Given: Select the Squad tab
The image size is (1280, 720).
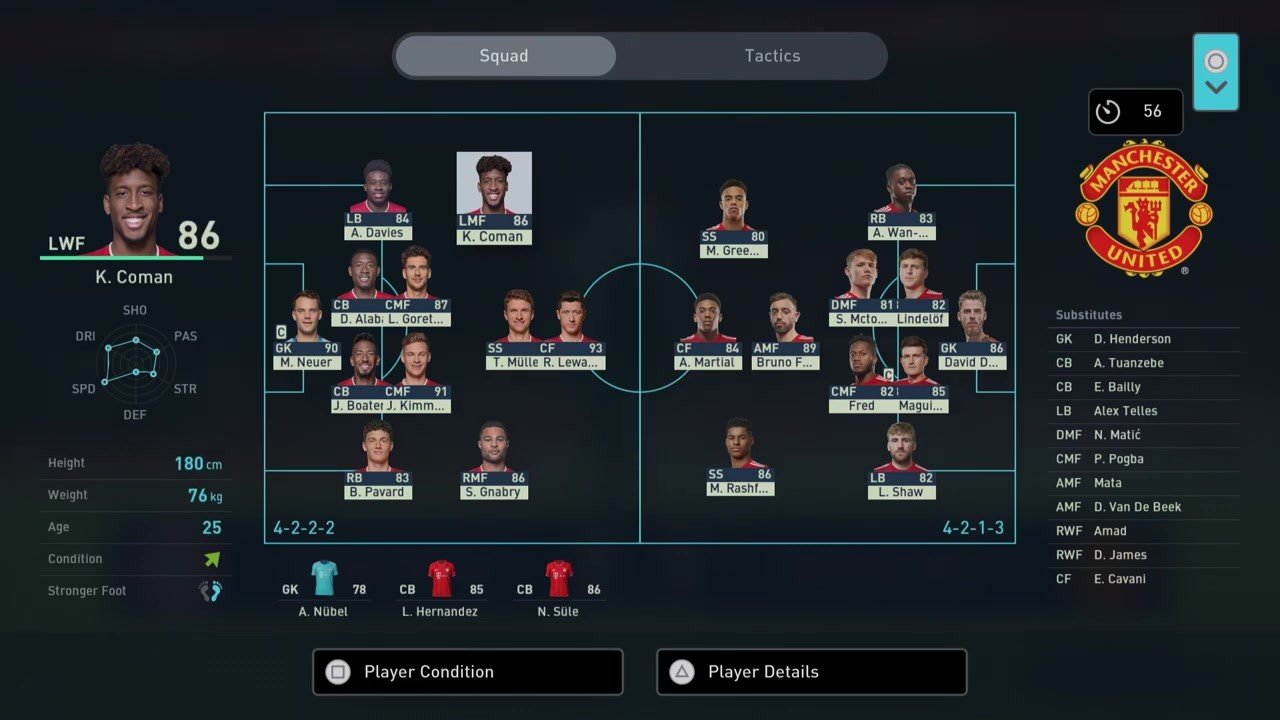Looking at the screenshot, I should tap(504, 56).
